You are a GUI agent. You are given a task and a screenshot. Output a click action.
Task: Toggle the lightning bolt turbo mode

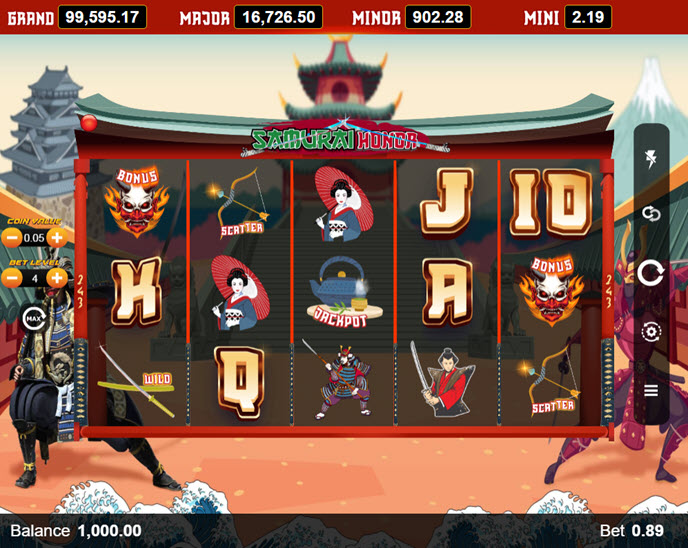point(651,161)
